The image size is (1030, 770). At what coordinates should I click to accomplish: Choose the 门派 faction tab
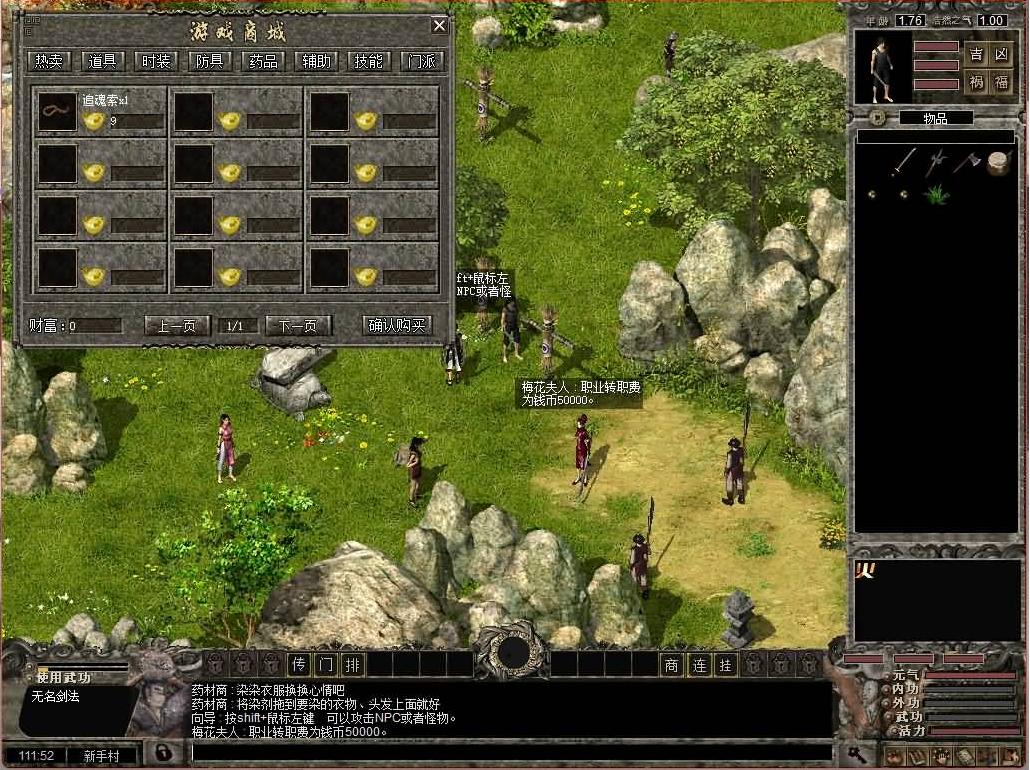421,61
